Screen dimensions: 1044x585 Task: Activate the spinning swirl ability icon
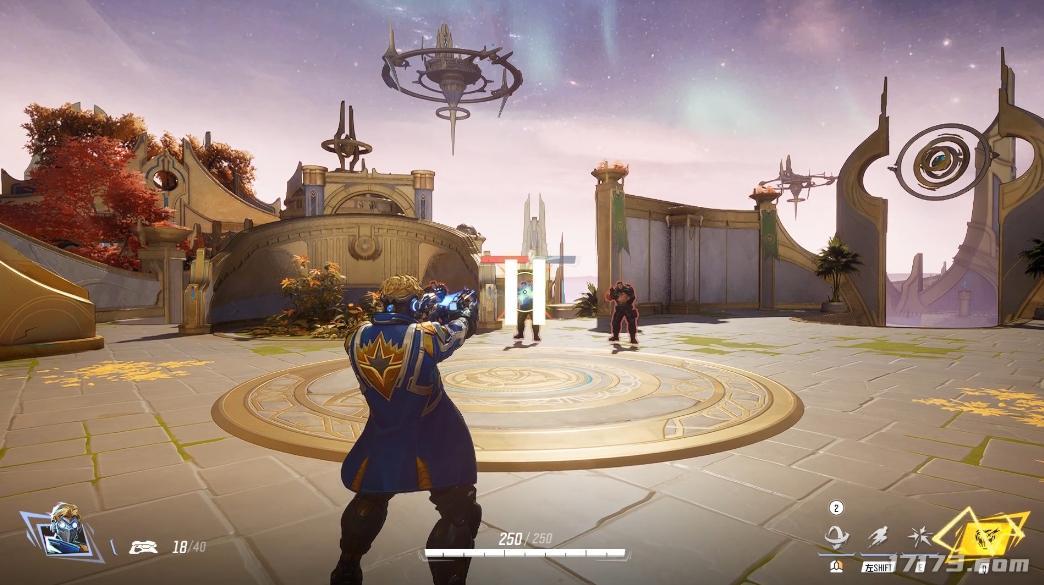tap(836, 537)
